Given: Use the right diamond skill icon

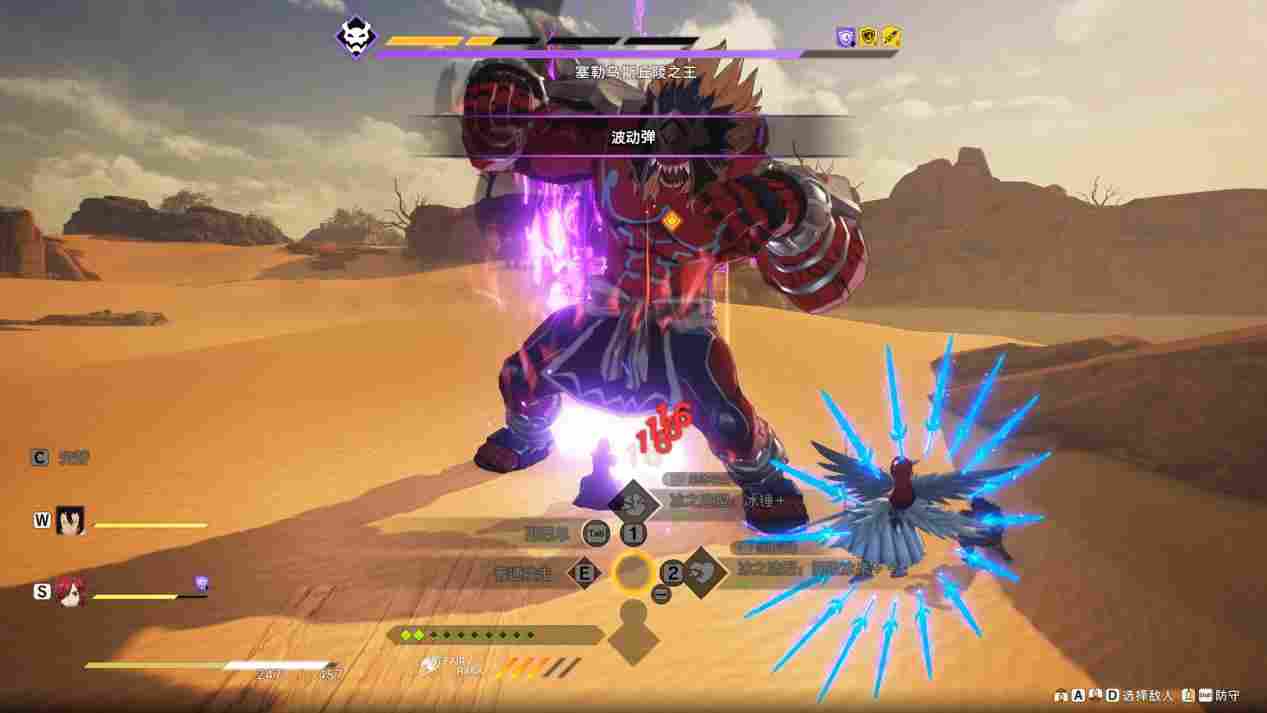Looking at the screenshot, I should [704, 572].
